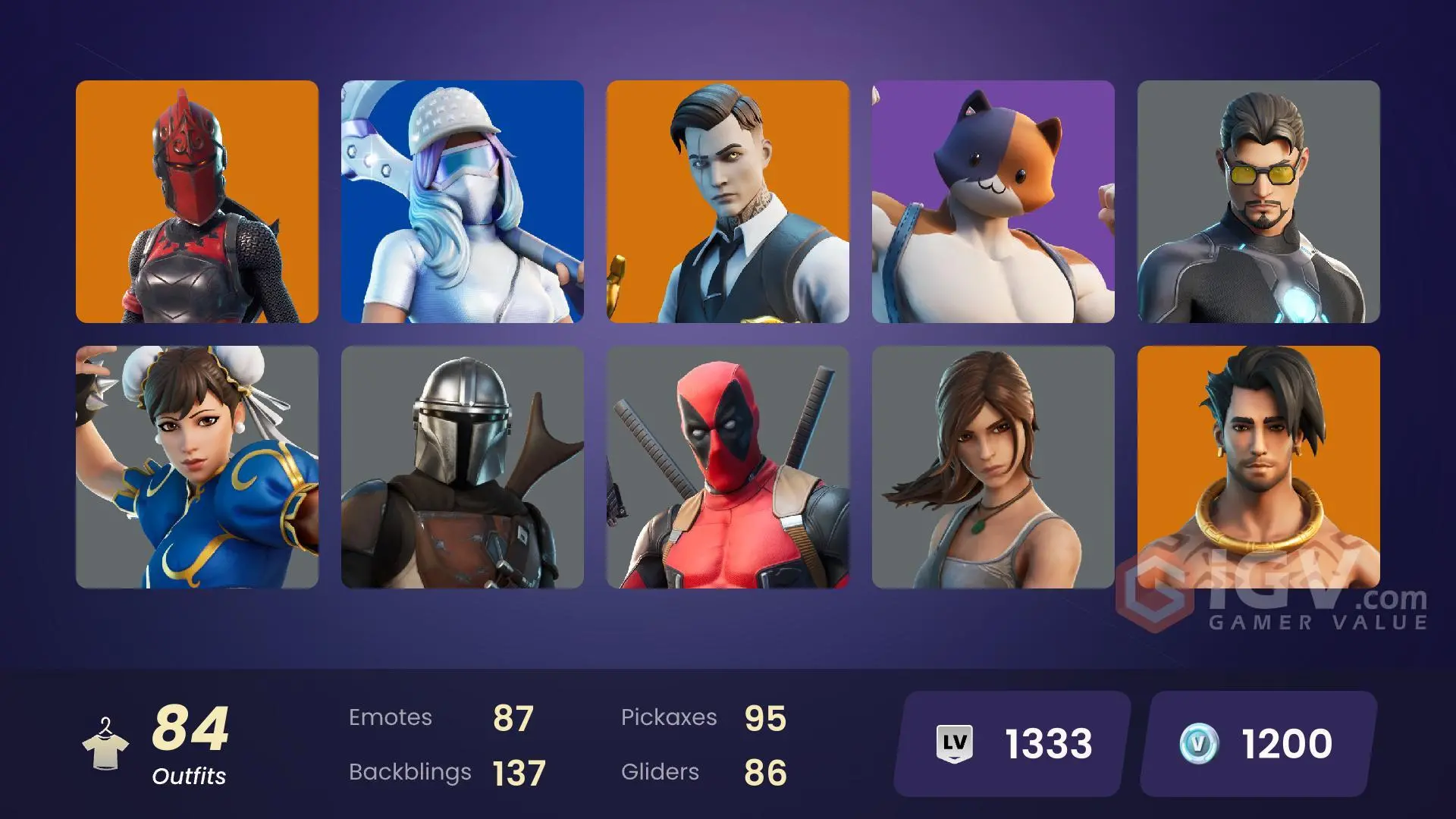Screen dimensions: 1456x819
Task: Select the Mandalorian outfit tile
Action: [463, 467]
